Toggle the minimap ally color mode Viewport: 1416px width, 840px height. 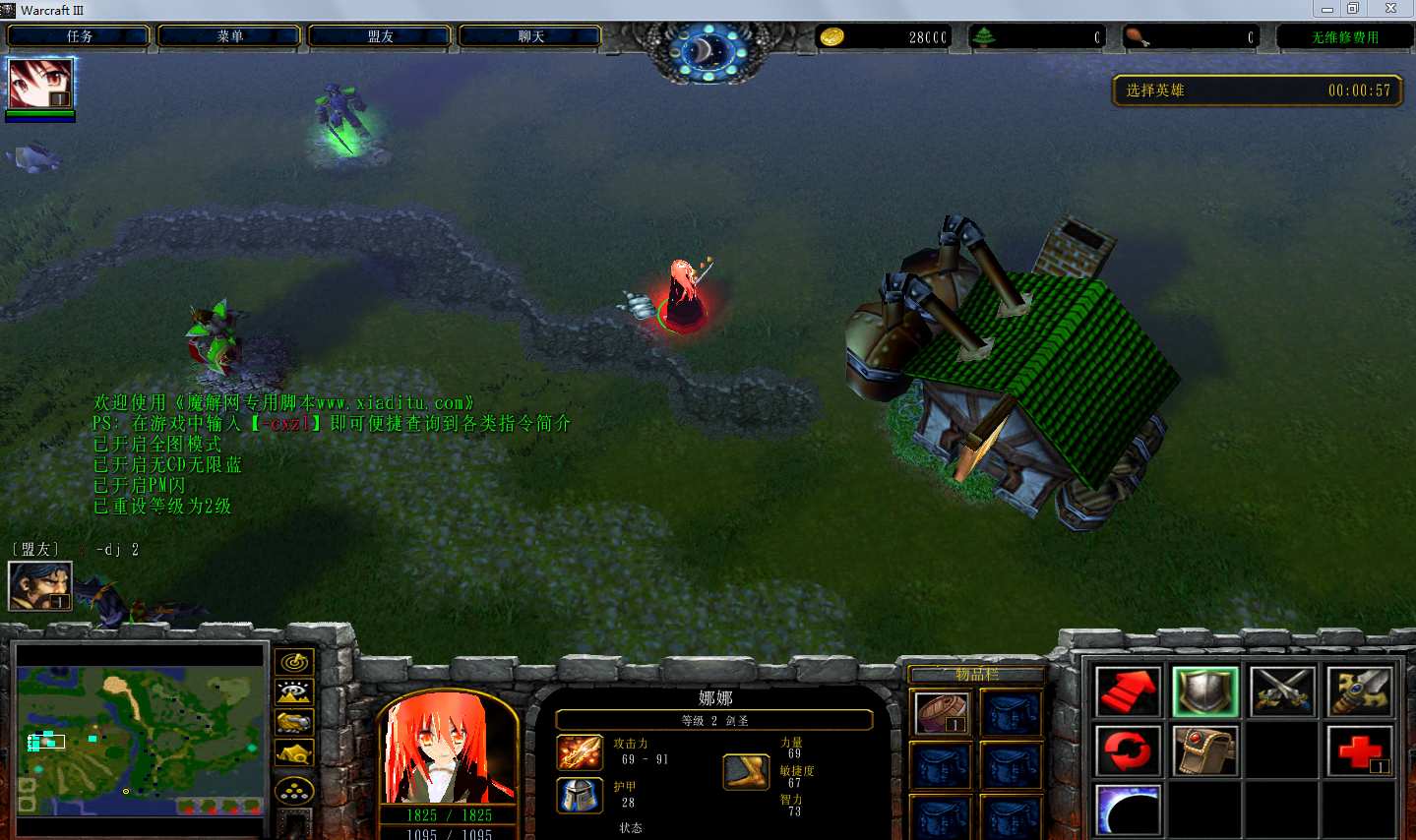[x=293, y=723]
